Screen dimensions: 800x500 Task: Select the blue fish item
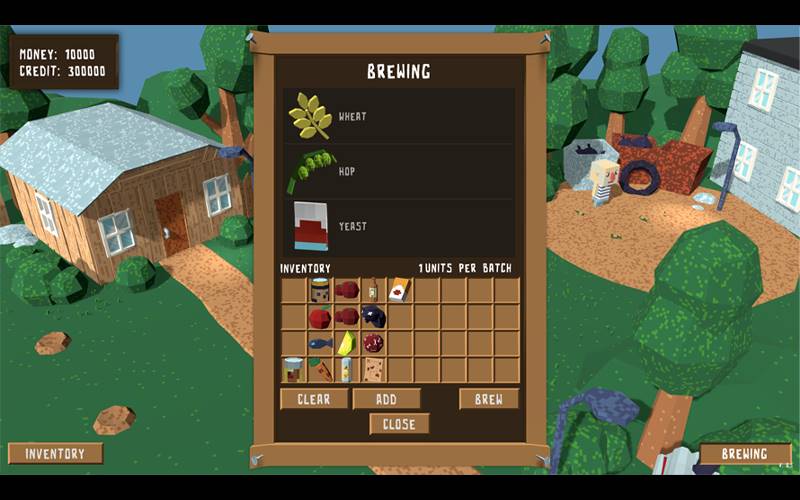click(320, 343)
